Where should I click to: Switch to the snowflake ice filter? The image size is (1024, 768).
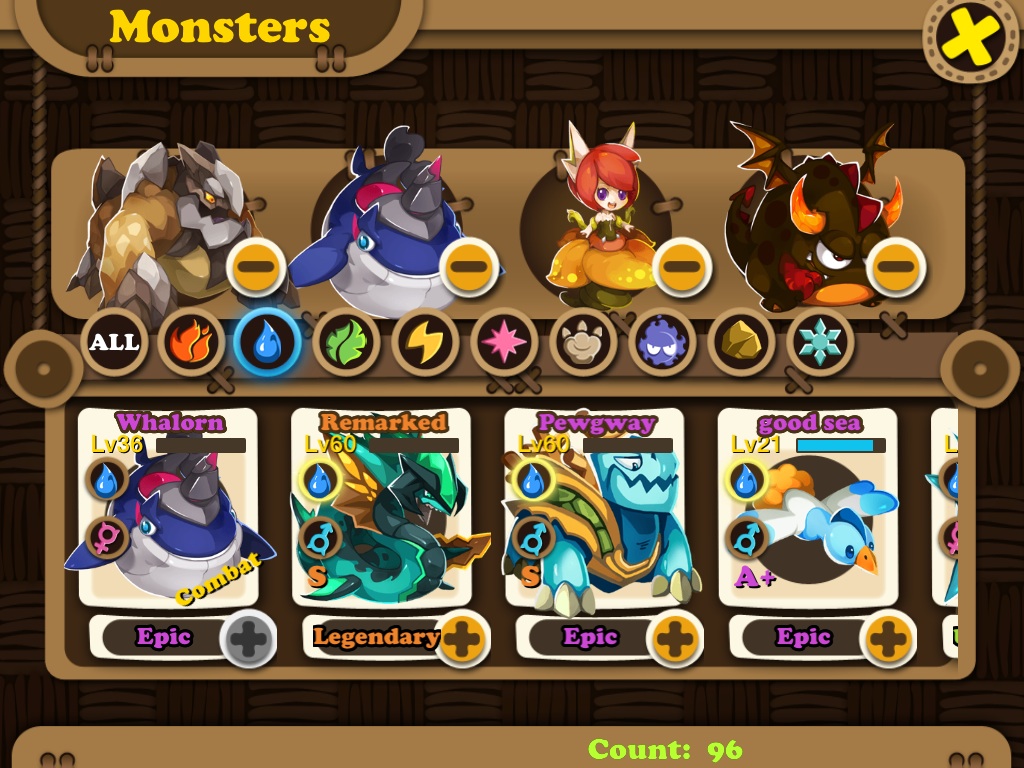tap(819, 342)
